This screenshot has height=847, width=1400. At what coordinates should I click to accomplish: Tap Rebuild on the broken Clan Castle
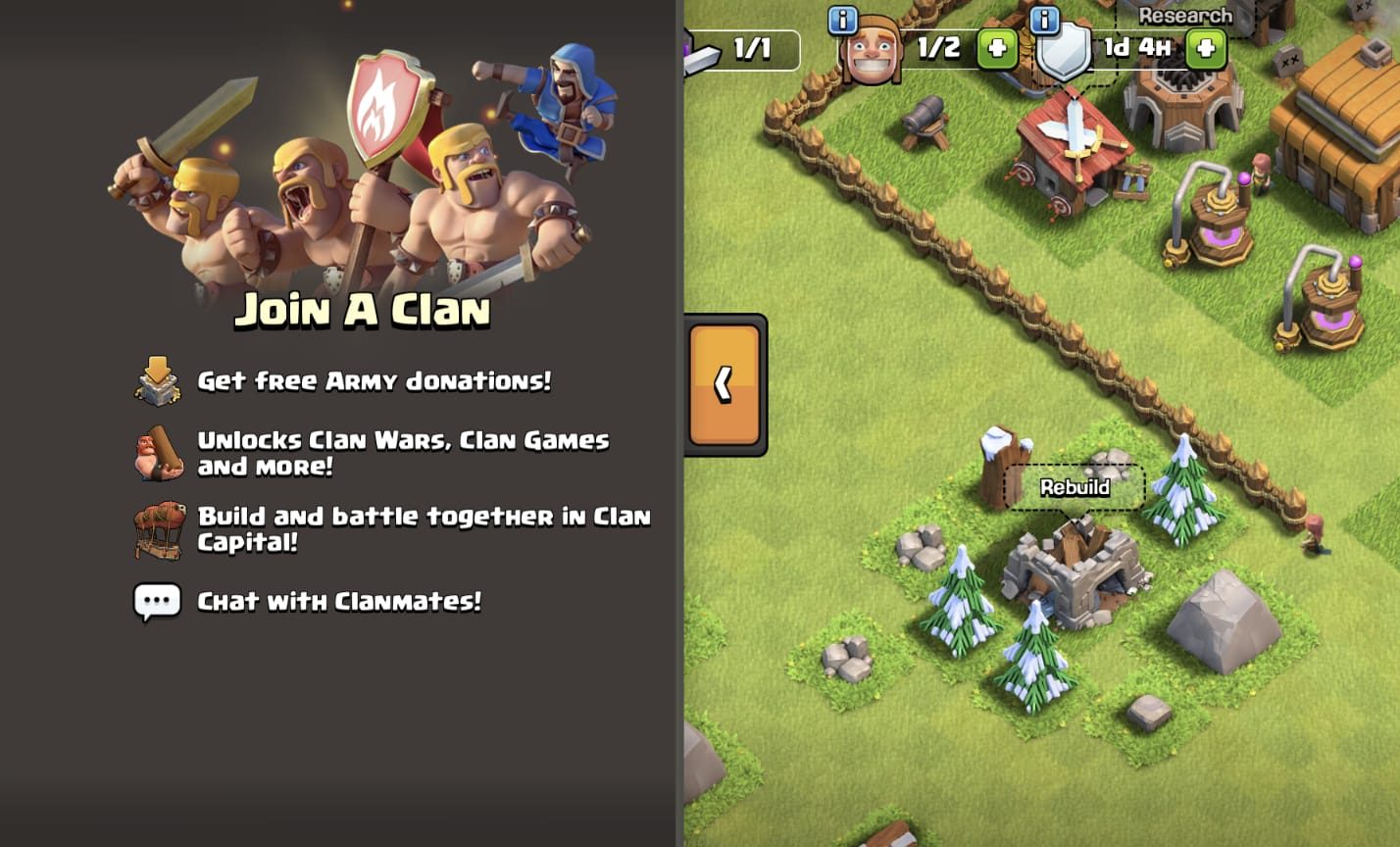coord(1075,486)
